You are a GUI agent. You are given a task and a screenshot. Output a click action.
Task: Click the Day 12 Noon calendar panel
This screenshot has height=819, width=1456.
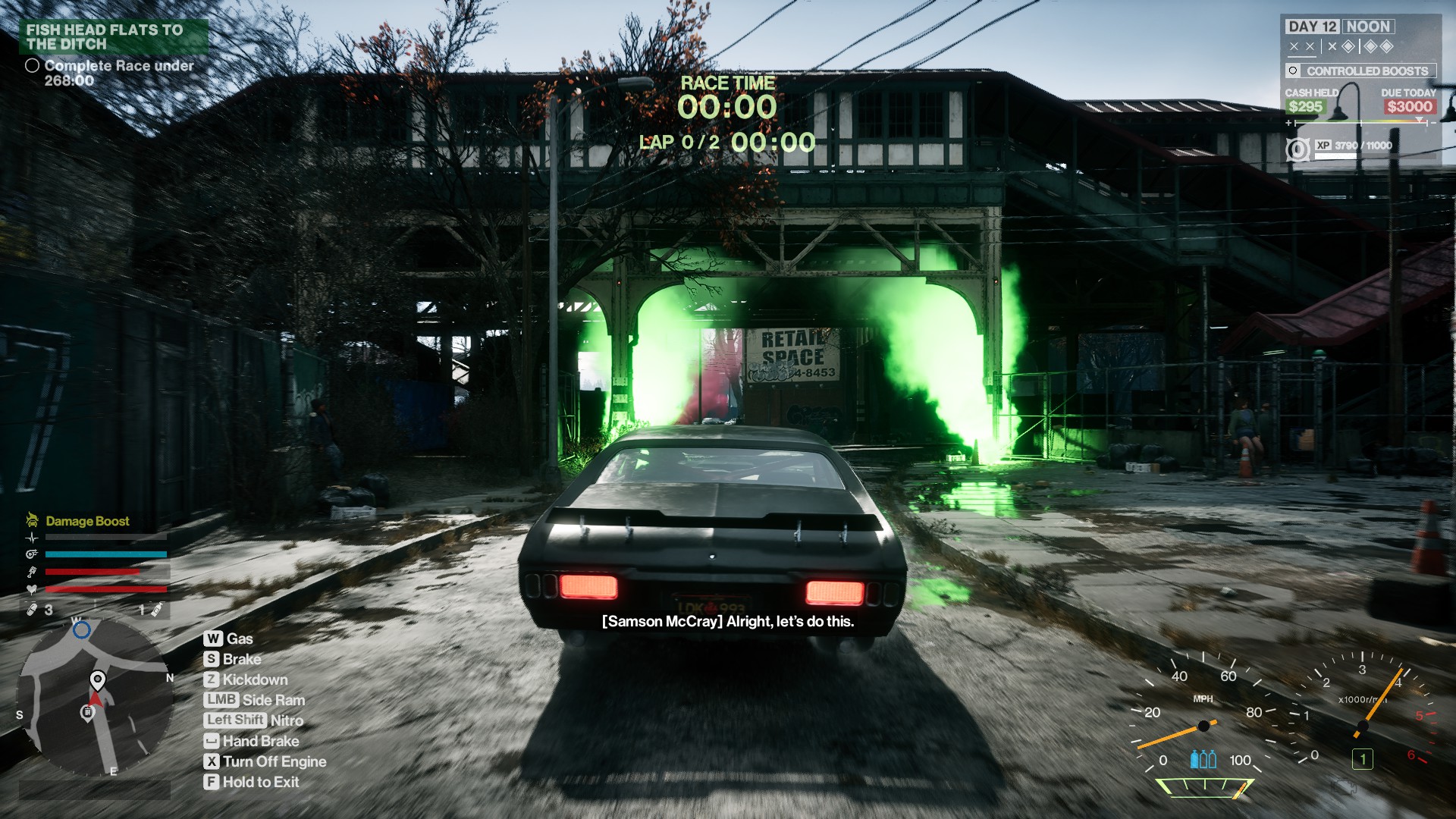point(1340,27)
